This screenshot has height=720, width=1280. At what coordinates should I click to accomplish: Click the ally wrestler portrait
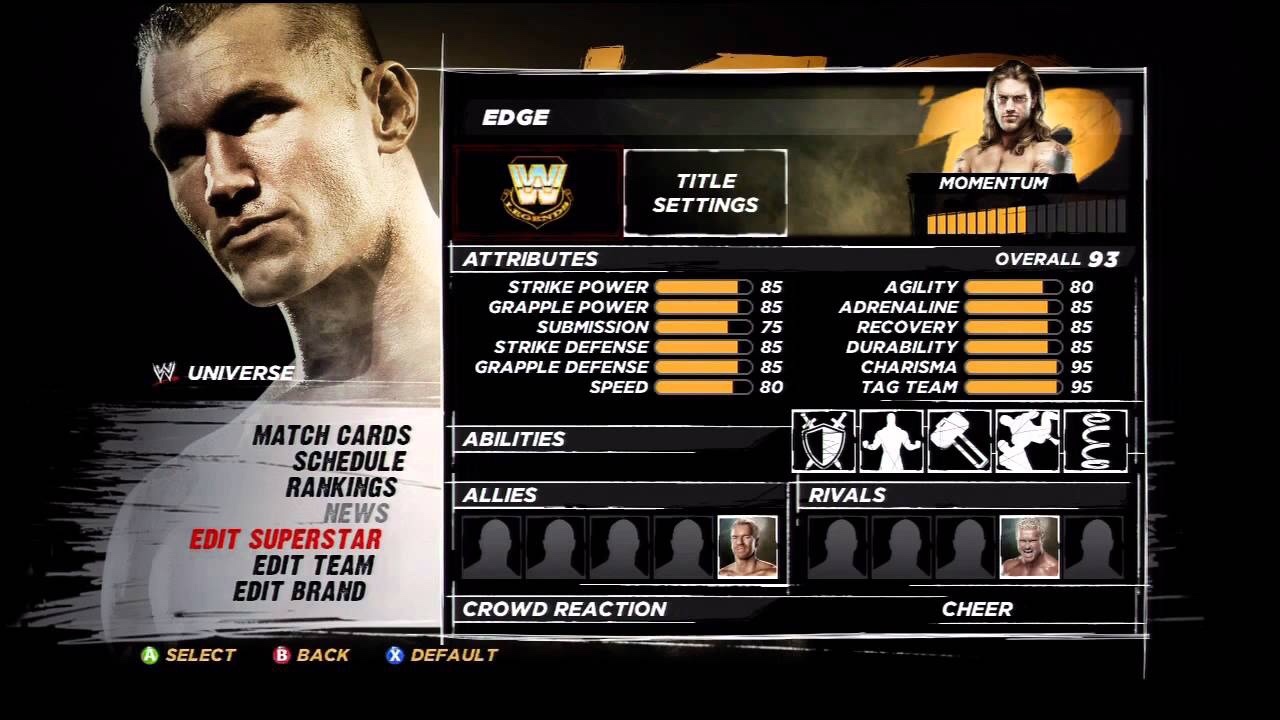pyautogui.click(x=747, y=547)
